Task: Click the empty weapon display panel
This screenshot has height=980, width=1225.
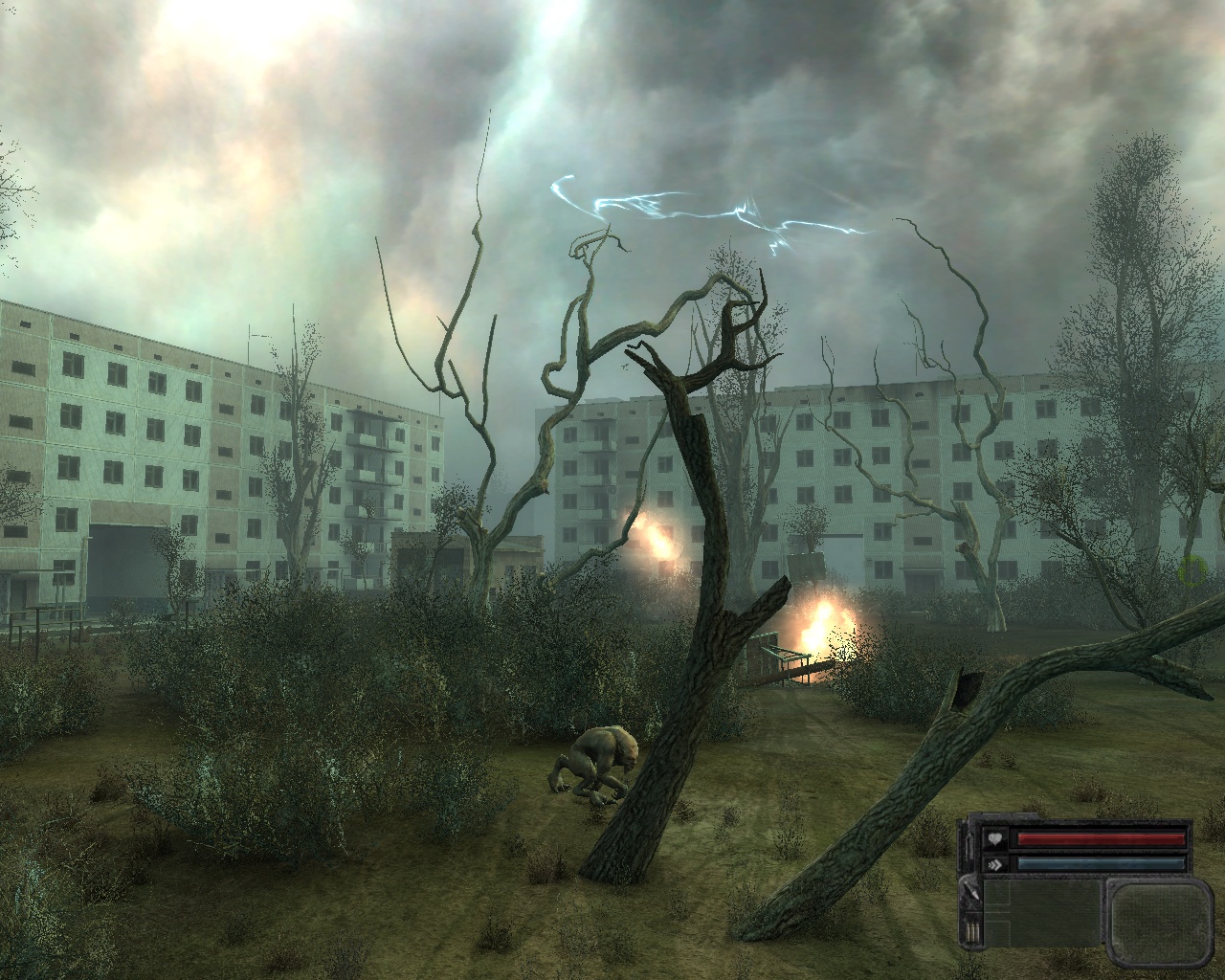Action: (x=1043, y=913)
